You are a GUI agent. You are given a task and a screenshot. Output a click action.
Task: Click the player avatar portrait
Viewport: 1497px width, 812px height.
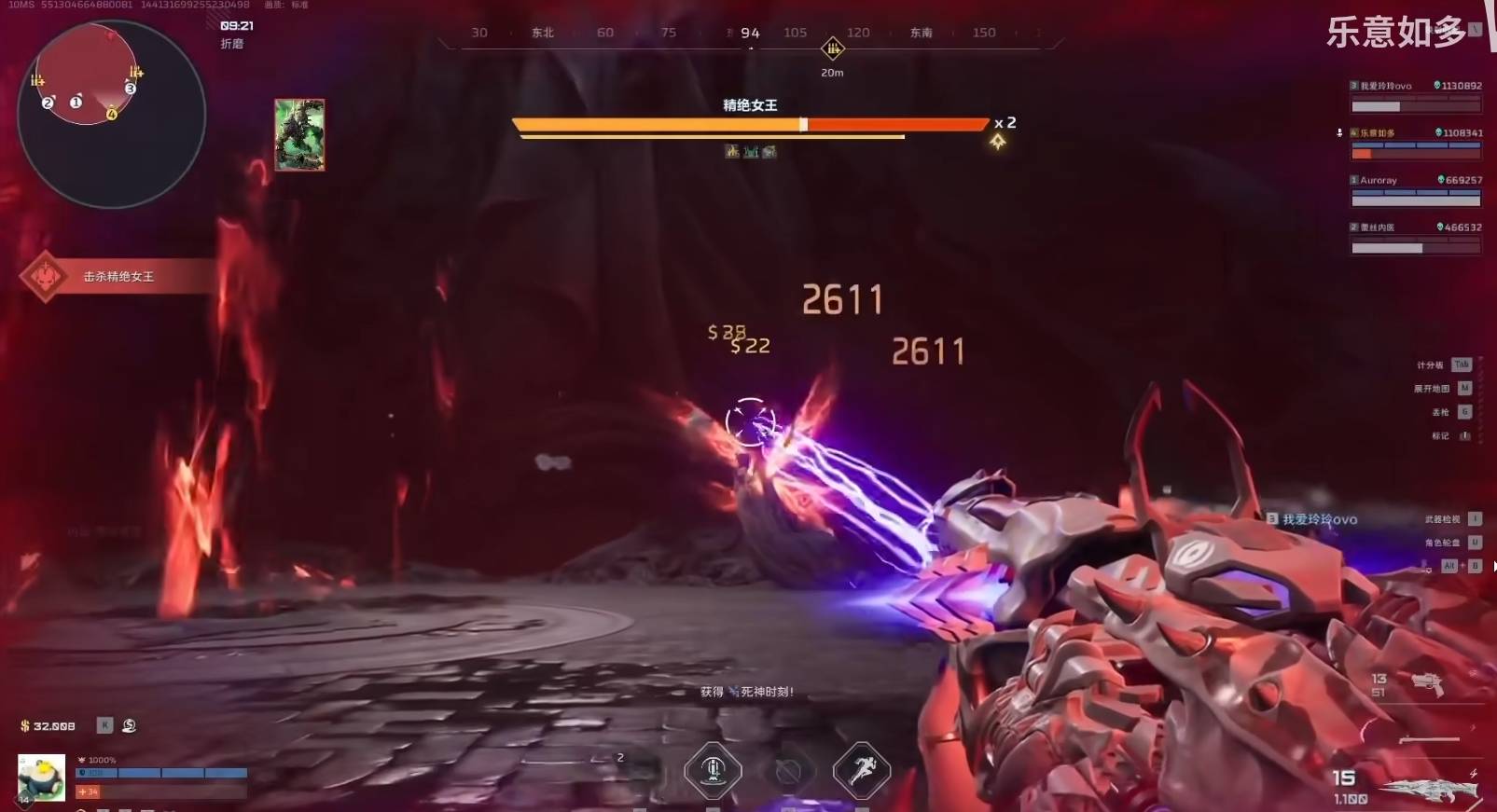coord(42,778)
